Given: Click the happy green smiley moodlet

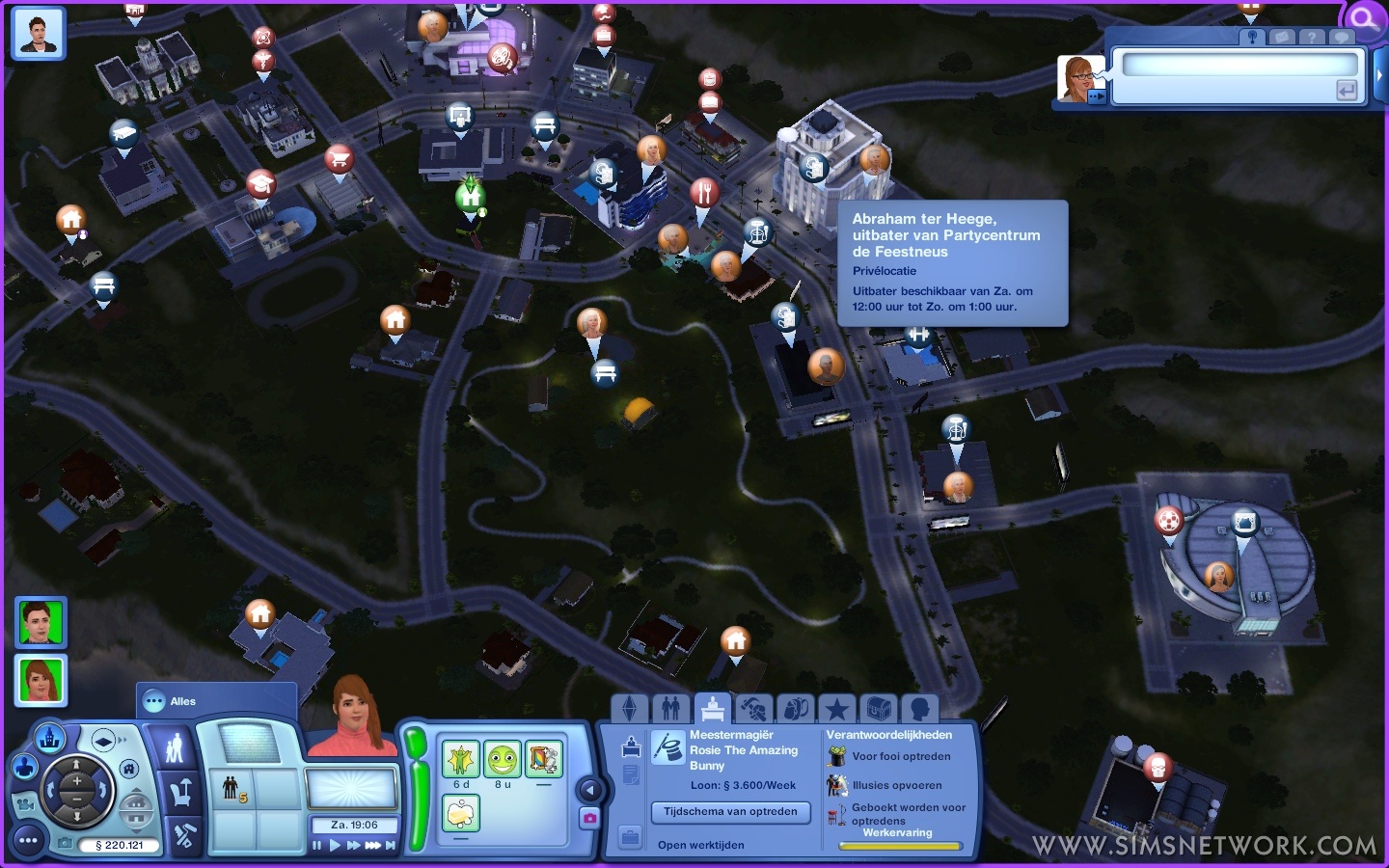Looking at the screenshot, I should tap(502, 760).
